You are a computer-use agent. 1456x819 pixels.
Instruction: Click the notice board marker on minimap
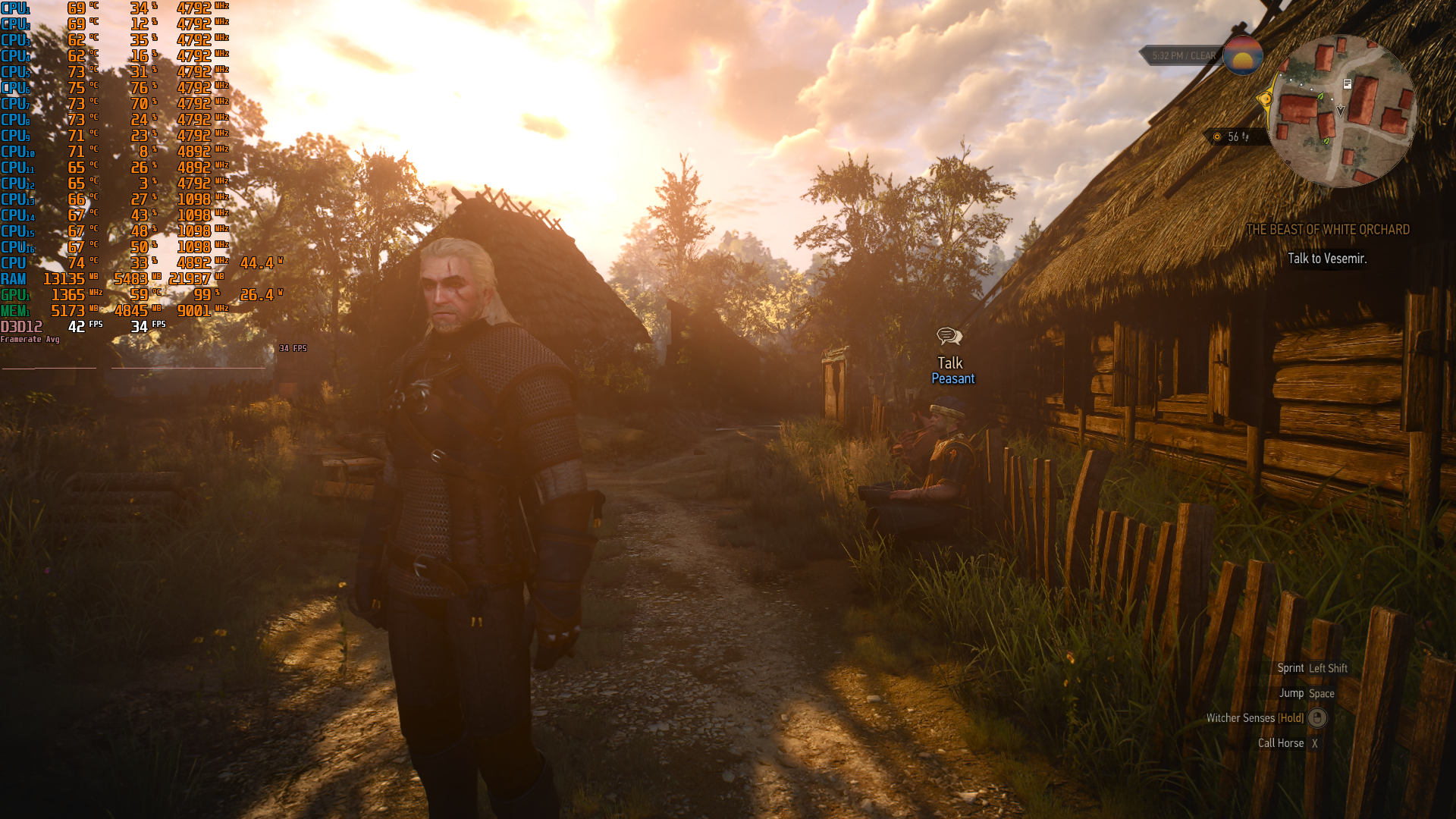(x=1348, y=84)
